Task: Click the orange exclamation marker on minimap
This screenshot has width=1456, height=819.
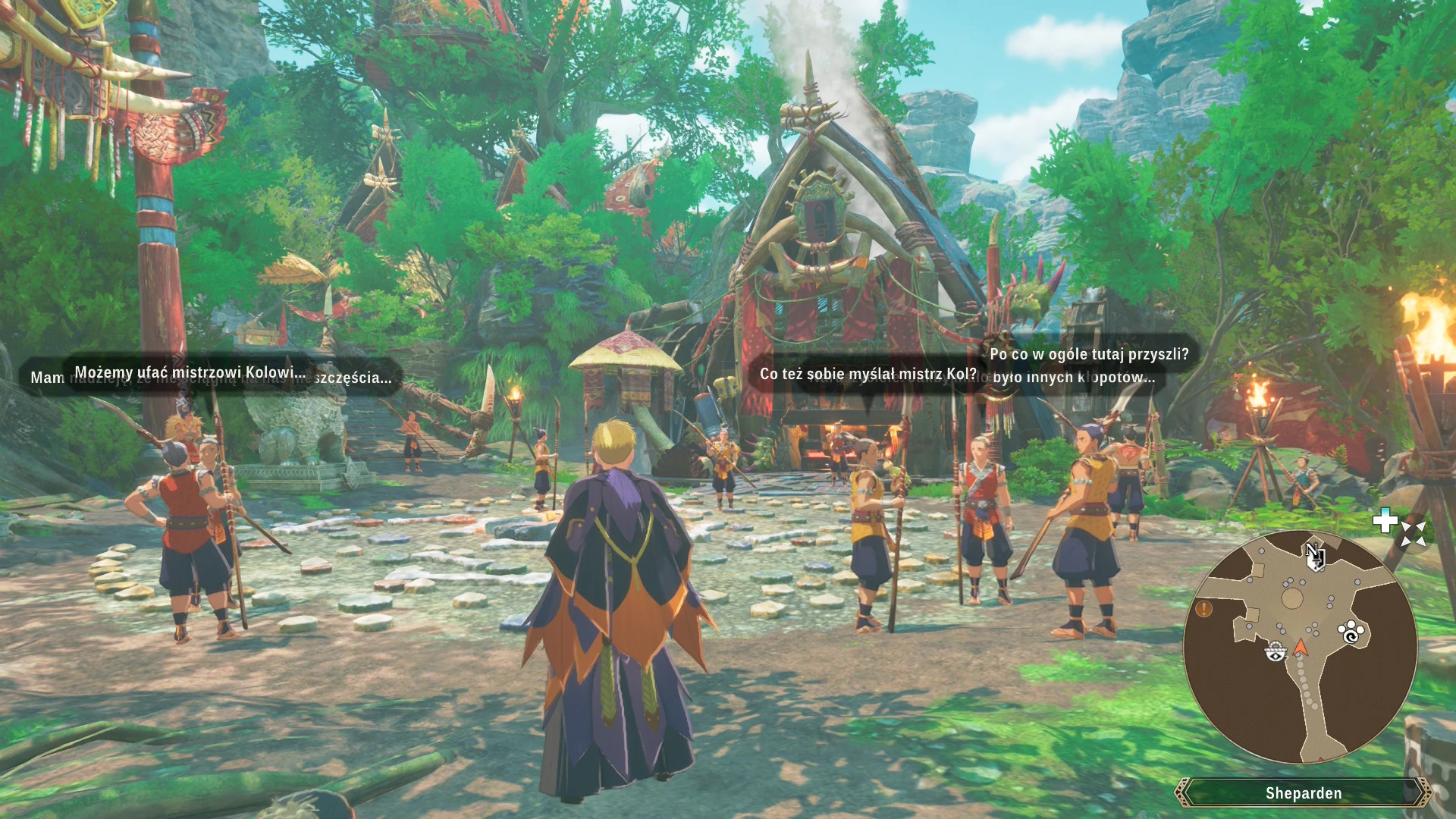Action: 1203,609
